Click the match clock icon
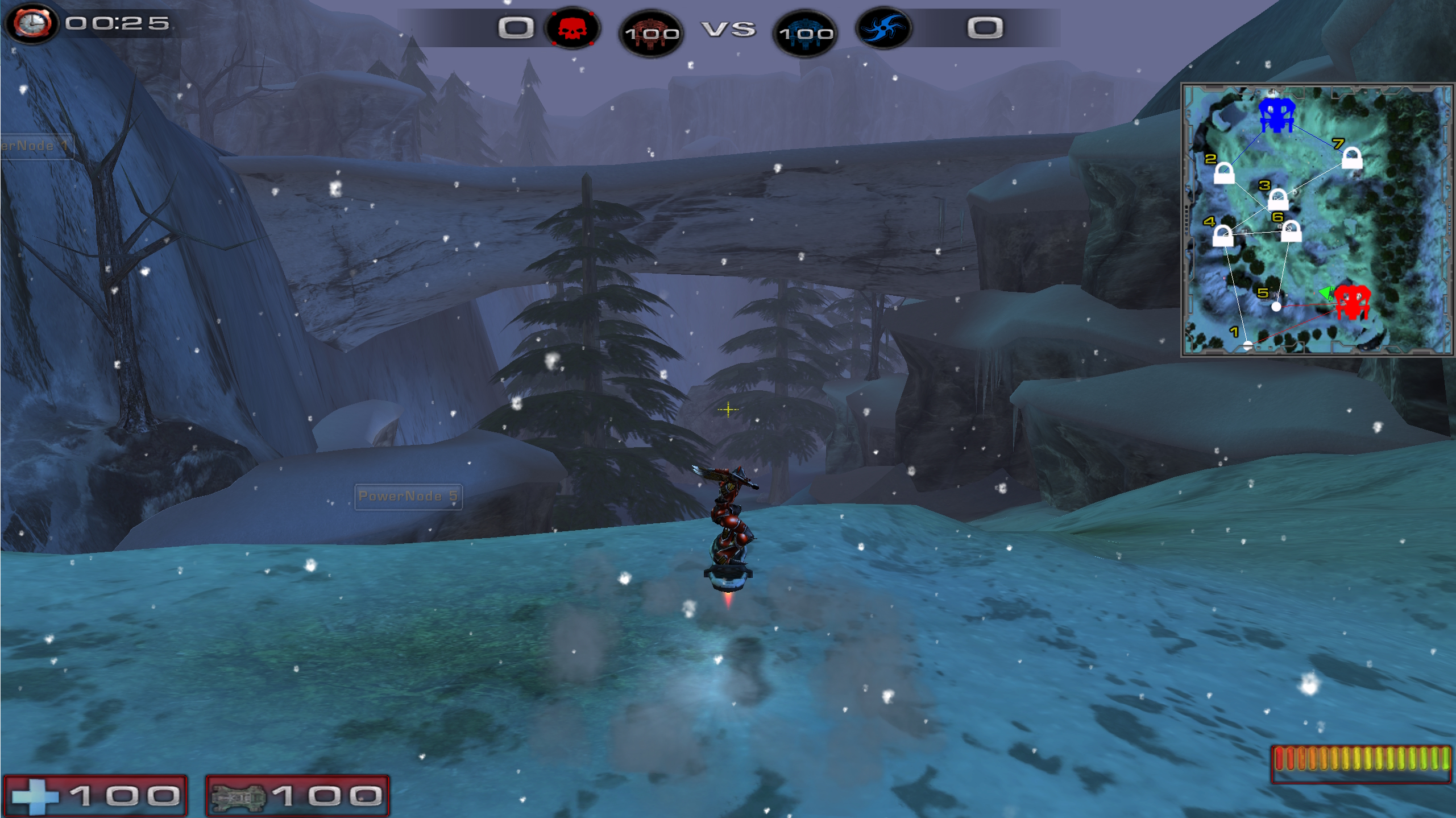The image size is (1456, 818). point(32,24)
